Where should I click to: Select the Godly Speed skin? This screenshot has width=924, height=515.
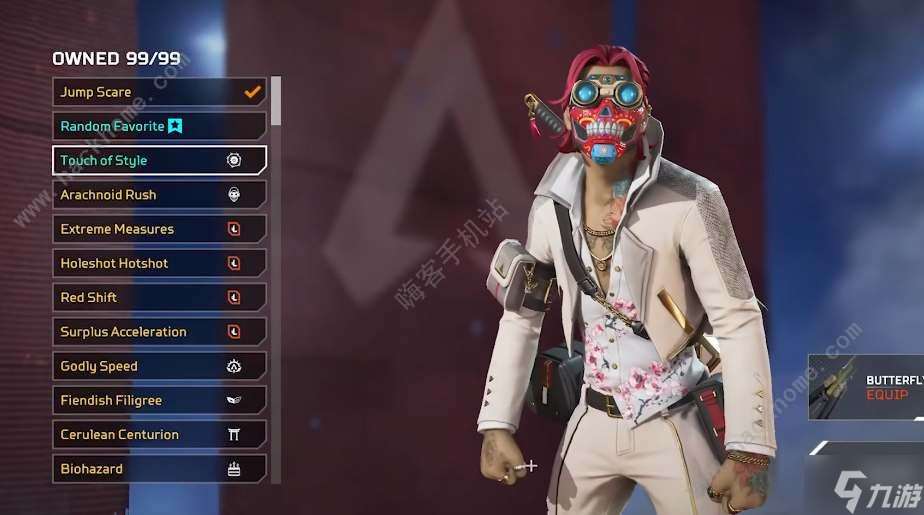pyautogui.click(x=159, y=366)
